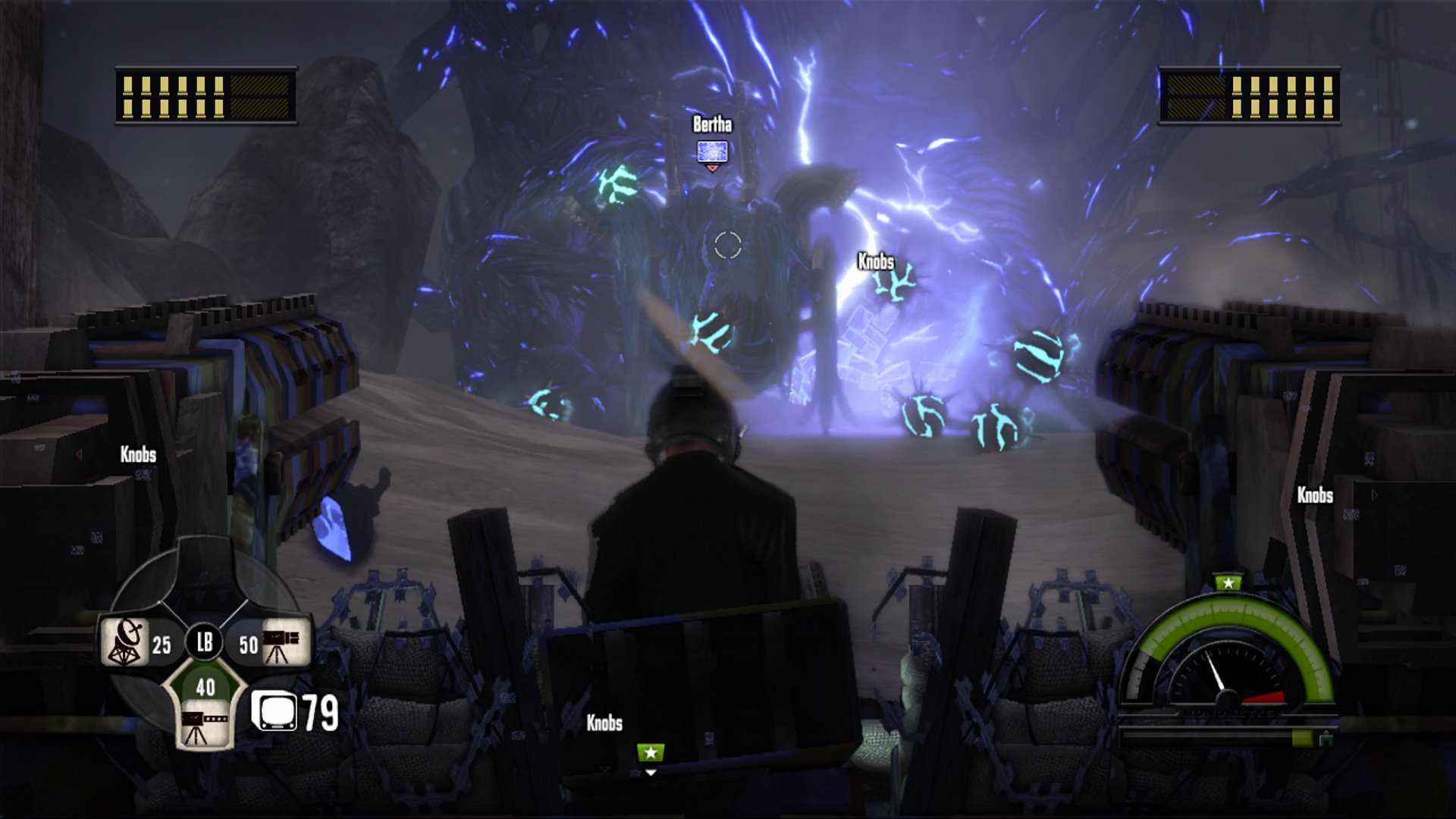Click the green star rank badge under Knobs
1456x819 pixels.
point(651,753)
